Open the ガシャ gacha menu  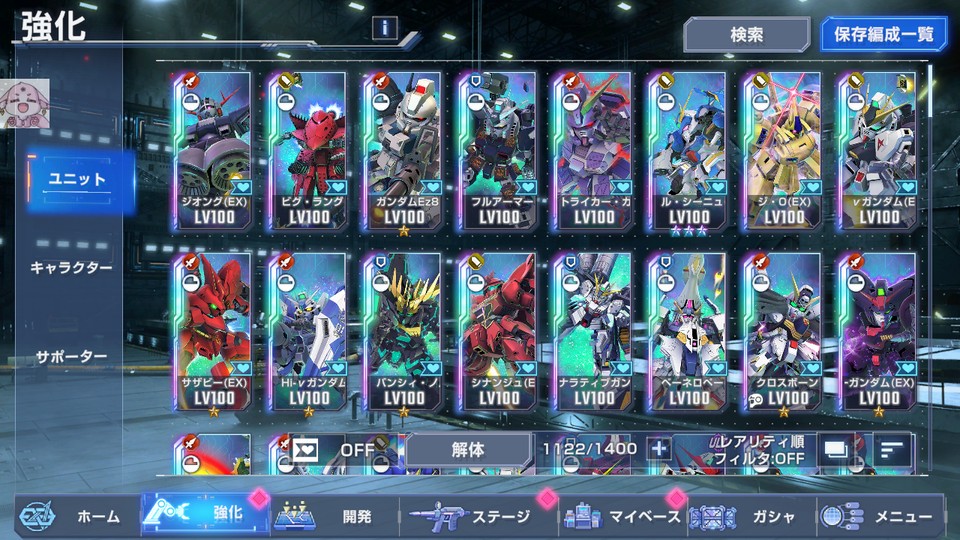point(748,516)
